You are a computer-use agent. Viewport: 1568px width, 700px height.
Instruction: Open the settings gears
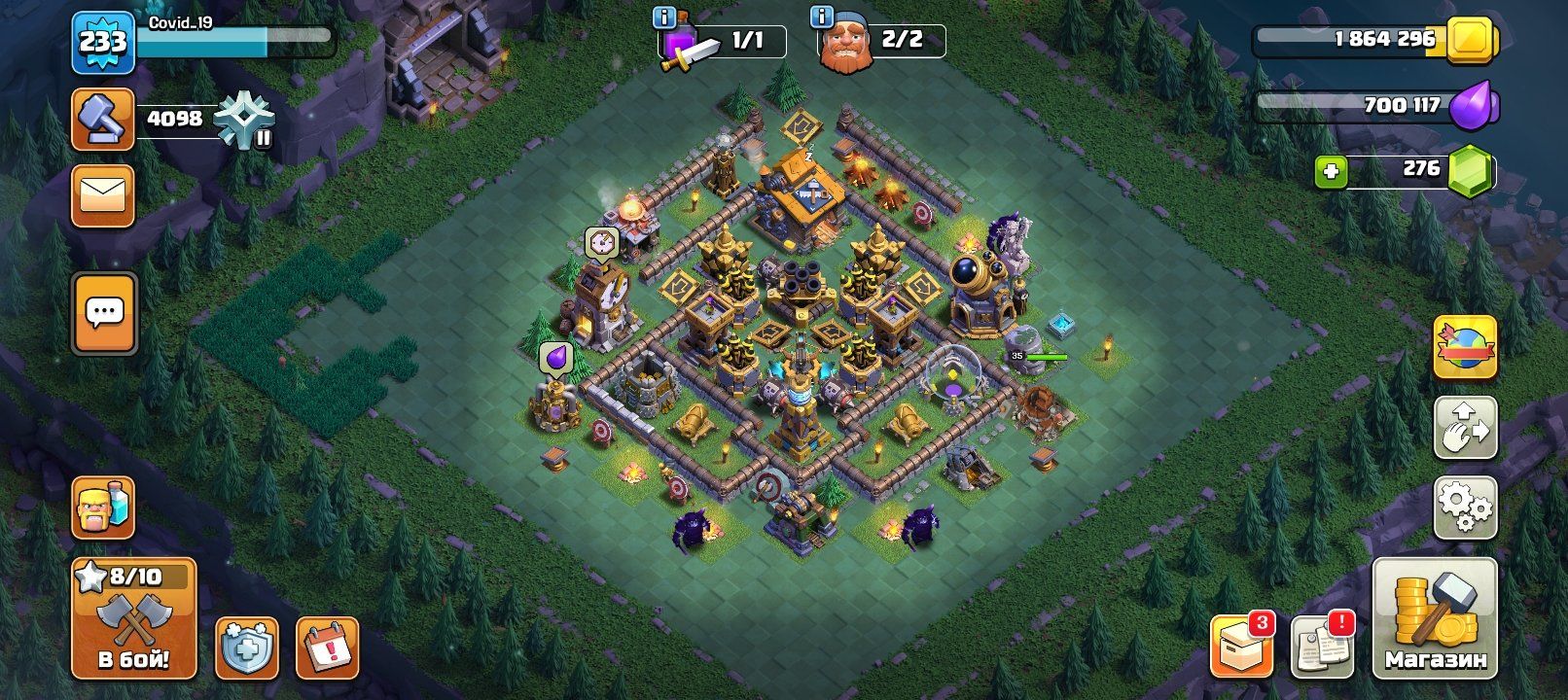(1465, 507)
